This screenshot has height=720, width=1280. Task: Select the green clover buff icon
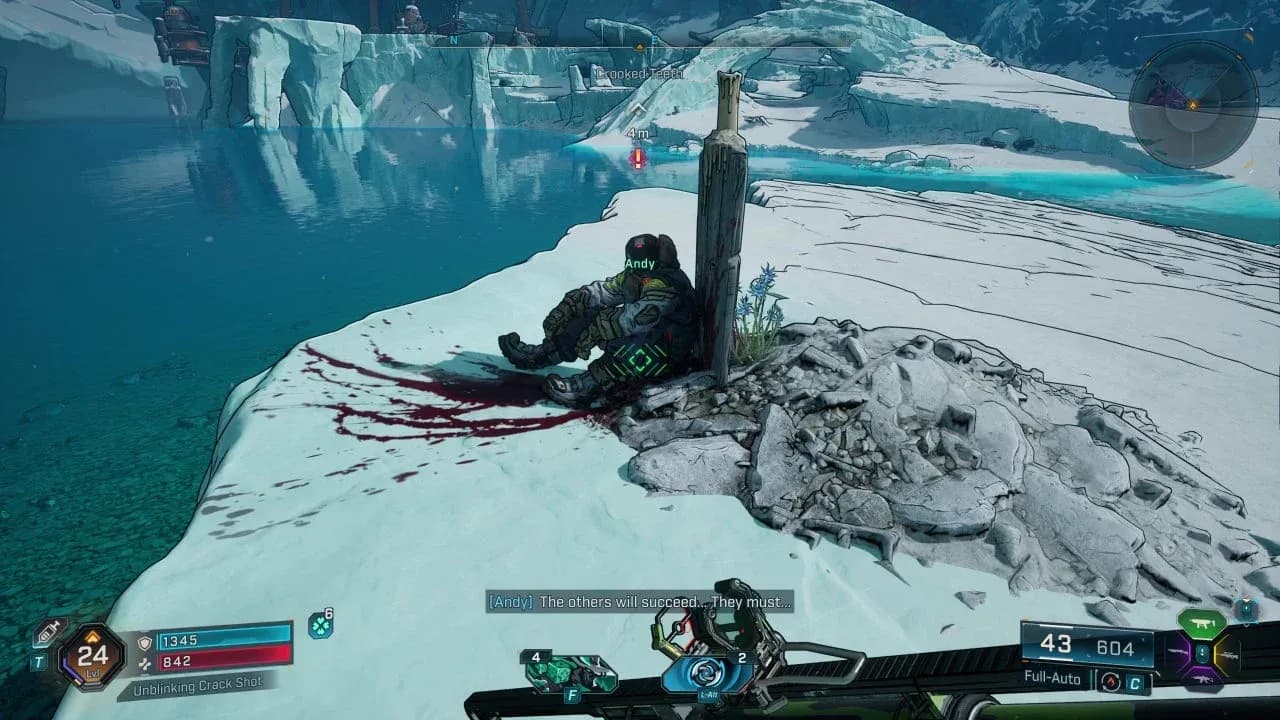coord(320,625)
